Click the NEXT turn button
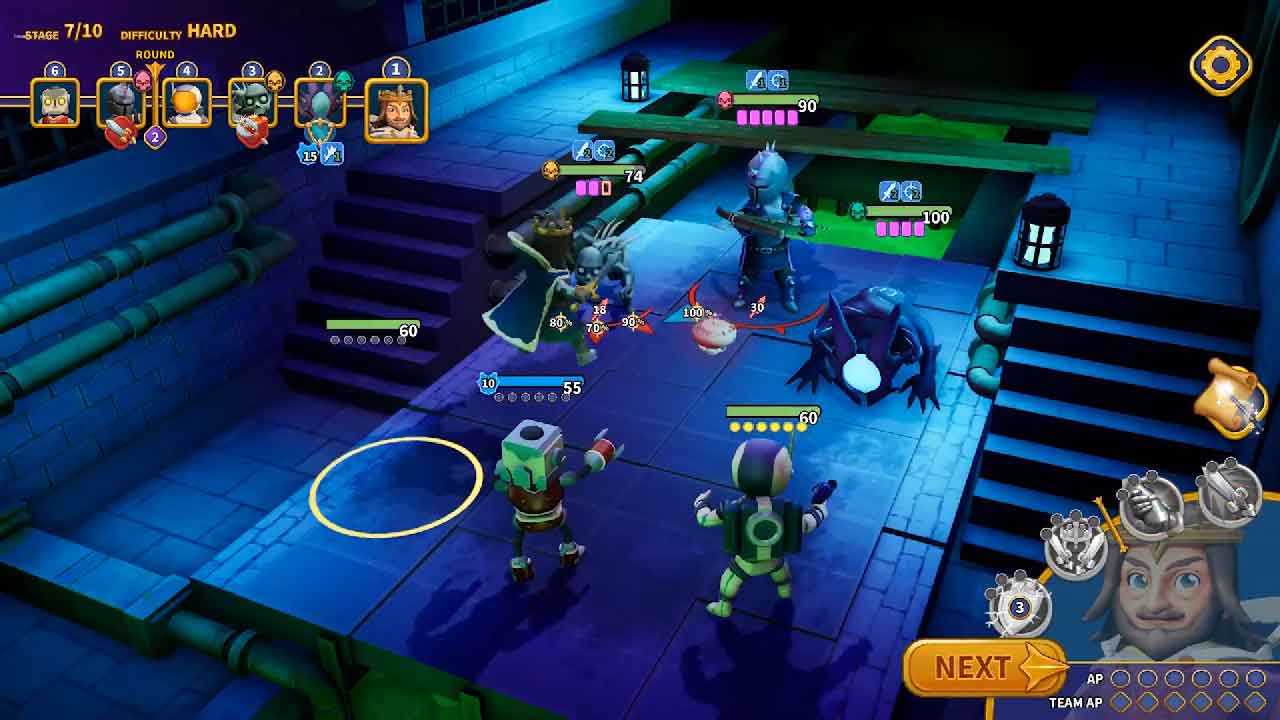Screen dimensions: 1280x720 point(984,667)
